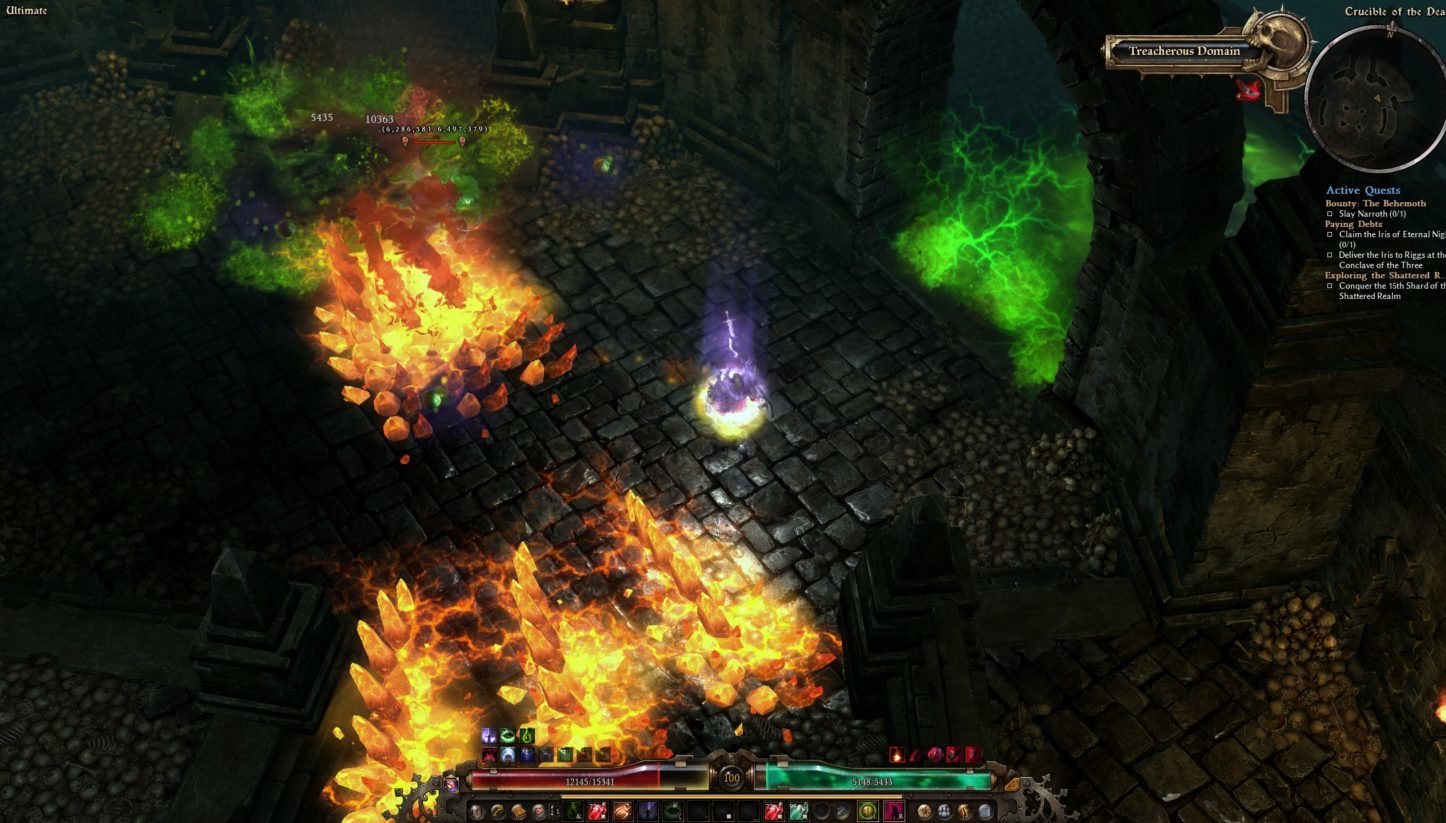Select the Paying Debts quest entry
Image resolution: width=1446 pixels, height=823 pixels.
1354,224
